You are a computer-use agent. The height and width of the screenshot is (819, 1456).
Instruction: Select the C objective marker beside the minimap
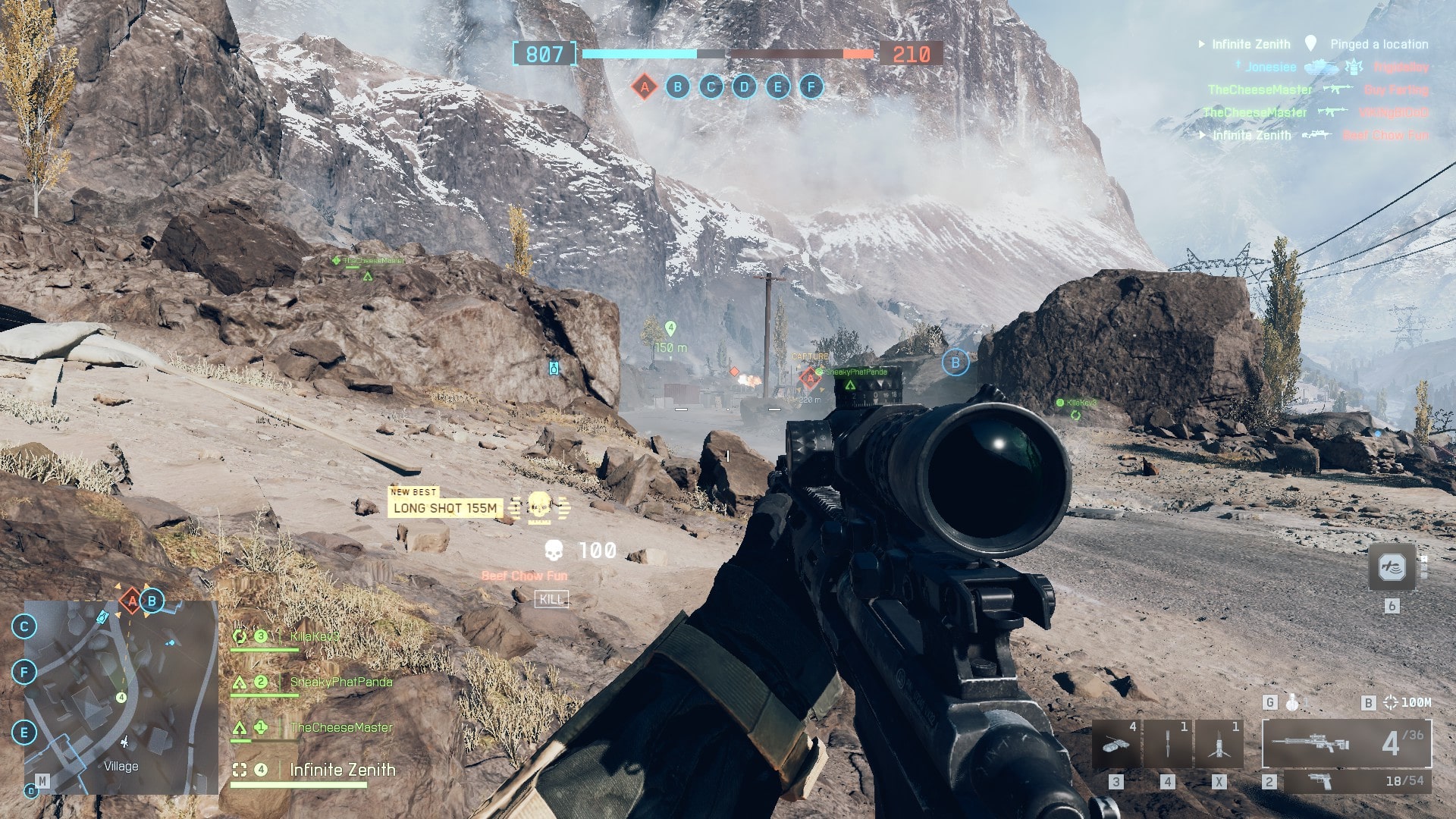click(x=24, y=626)
